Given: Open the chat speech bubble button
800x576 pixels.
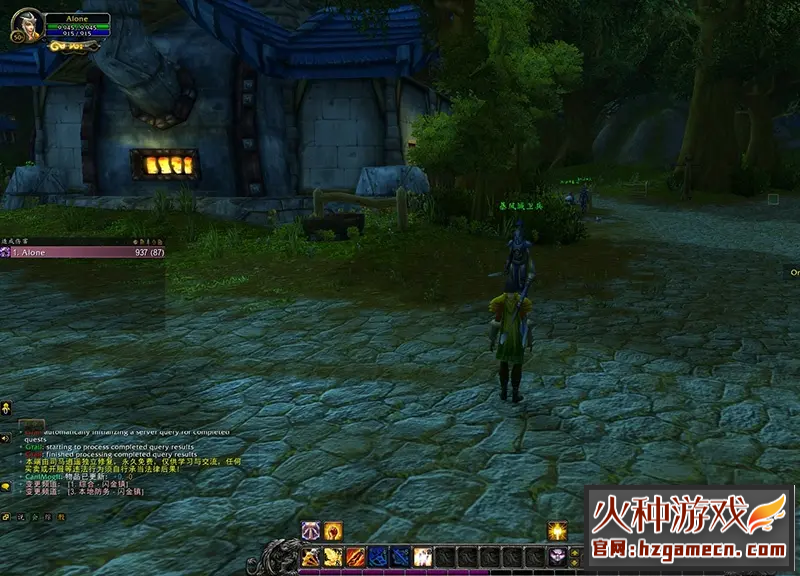Looking at the screenshot, I should click(6, 486).
